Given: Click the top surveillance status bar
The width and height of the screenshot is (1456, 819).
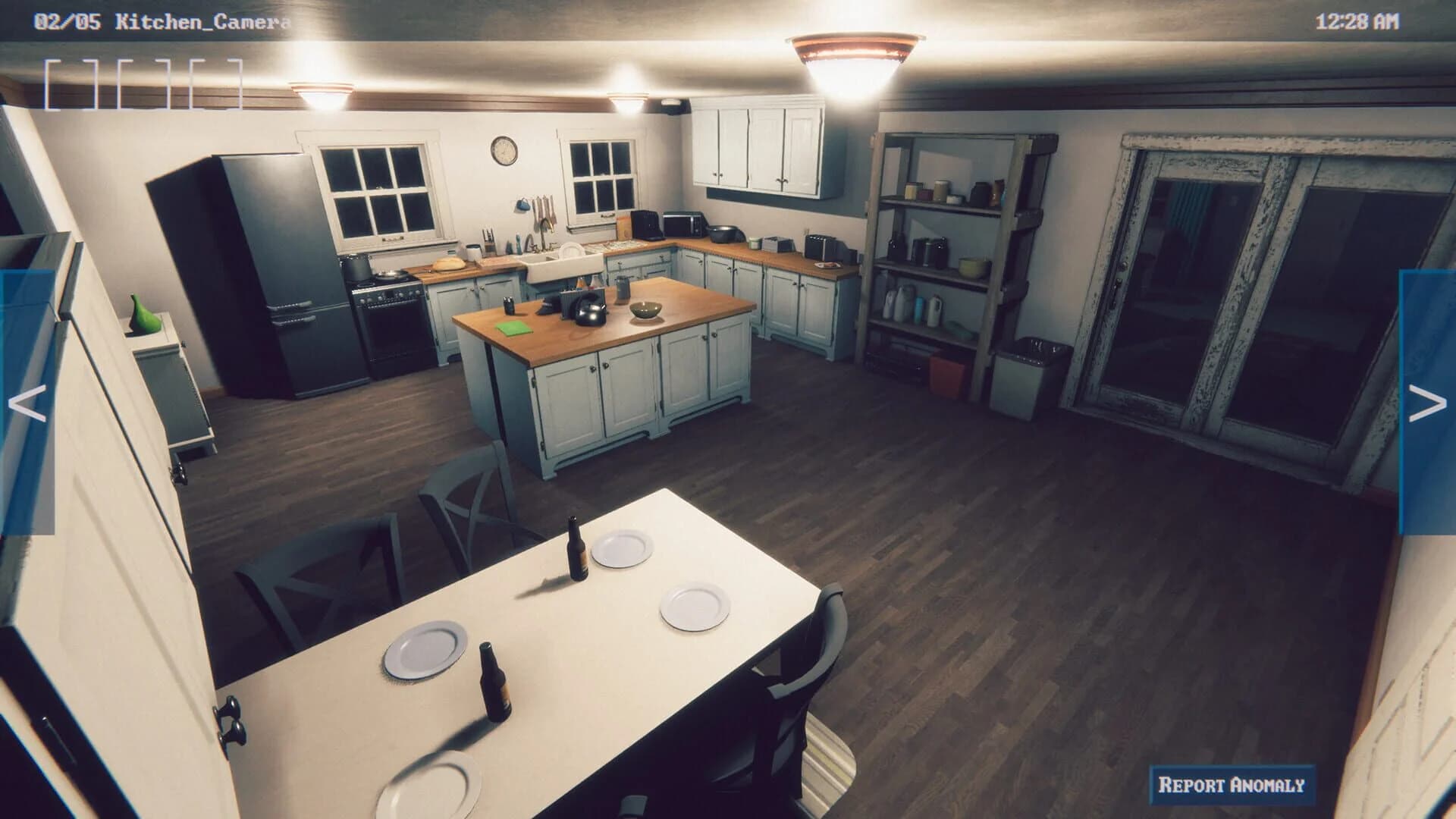Looking at the screenshot, I should (x=728, y=20).
